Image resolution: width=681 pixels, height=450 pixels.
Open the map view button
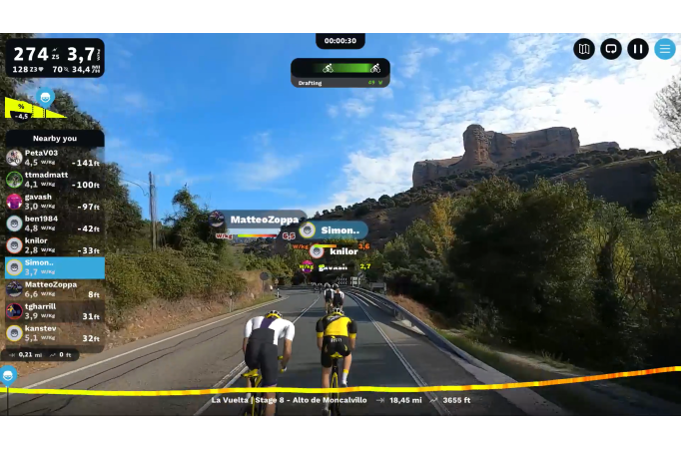[584, 49]
